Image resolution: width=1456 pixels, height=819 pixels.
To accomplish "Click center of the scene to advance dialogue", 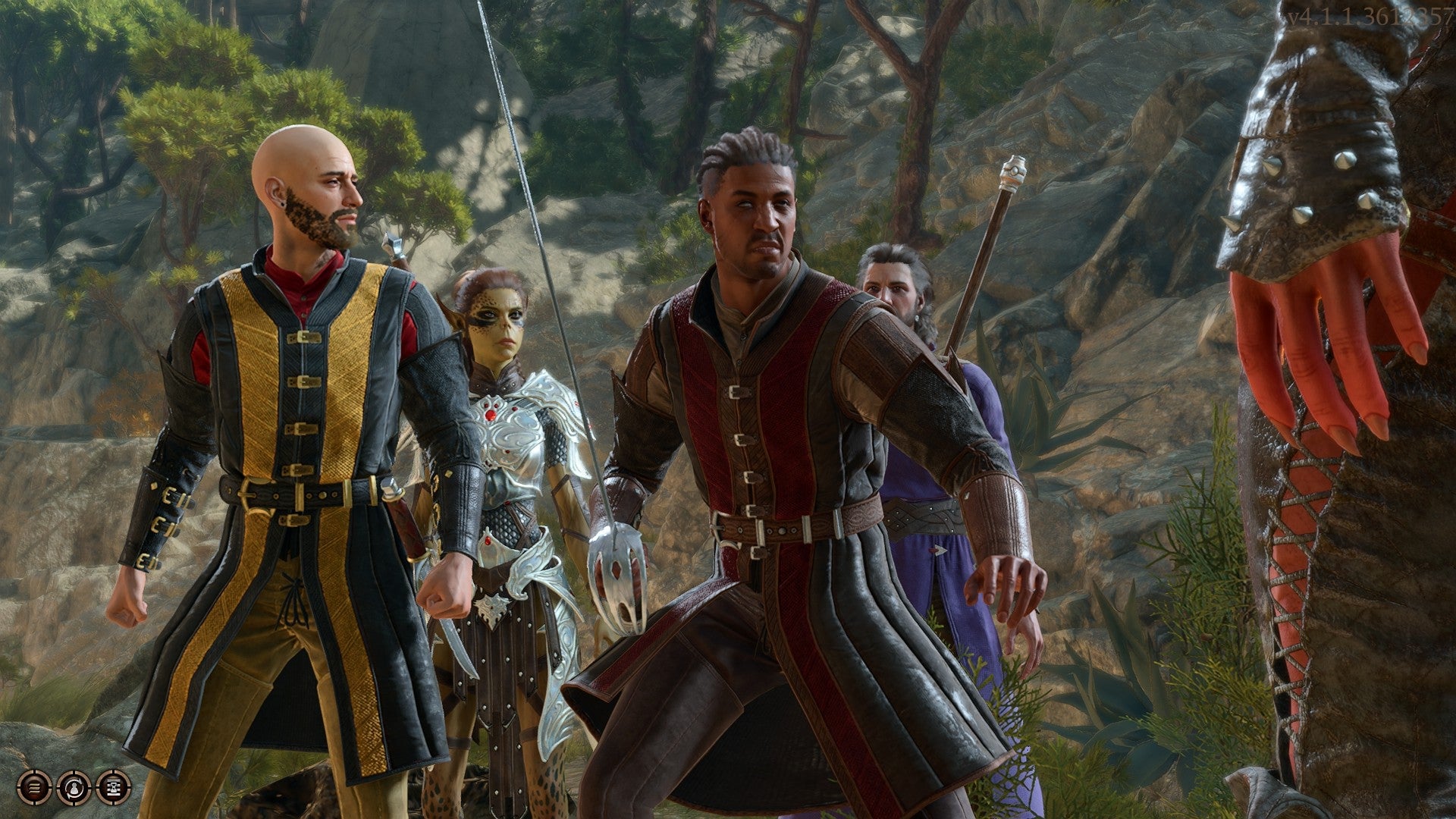I will tap(728, 409).
